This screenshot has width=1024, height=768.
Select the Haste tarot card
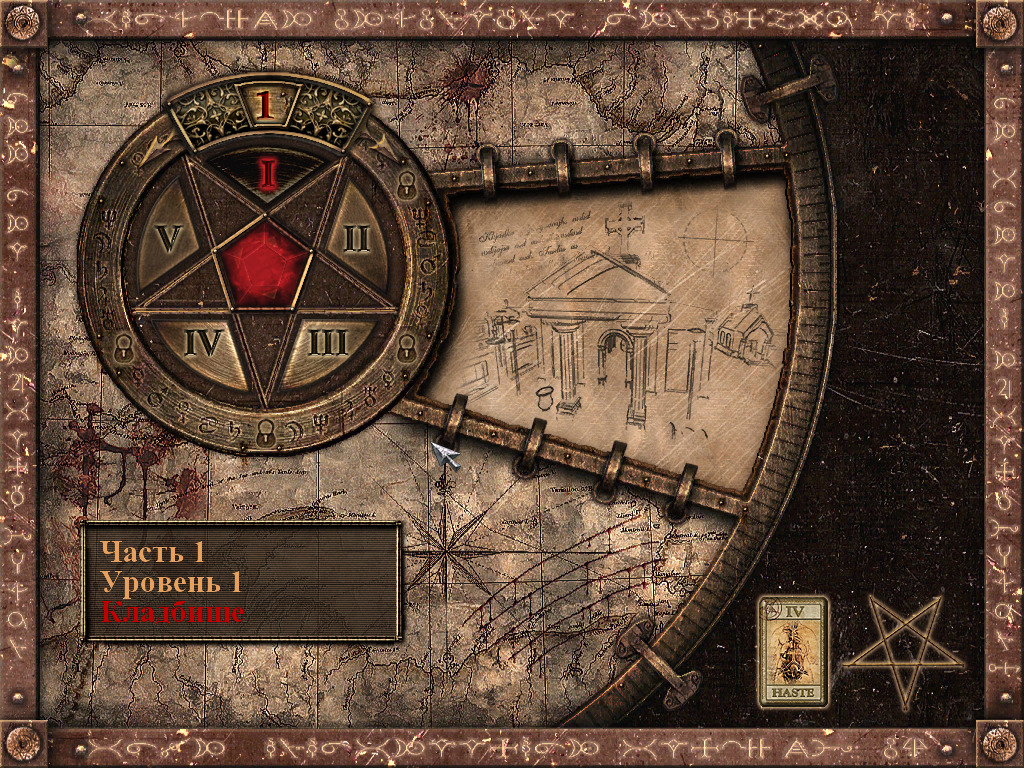point(793,651)
